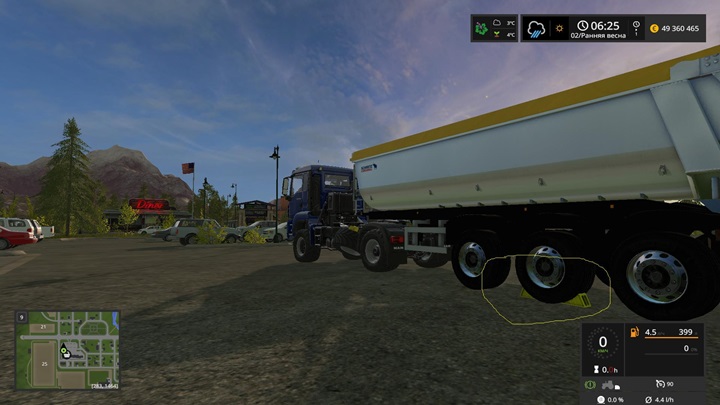Click the orange fuel pump icon
This screenshot has height=405, width=720.
pyautogui.click(x=634, y=332)
